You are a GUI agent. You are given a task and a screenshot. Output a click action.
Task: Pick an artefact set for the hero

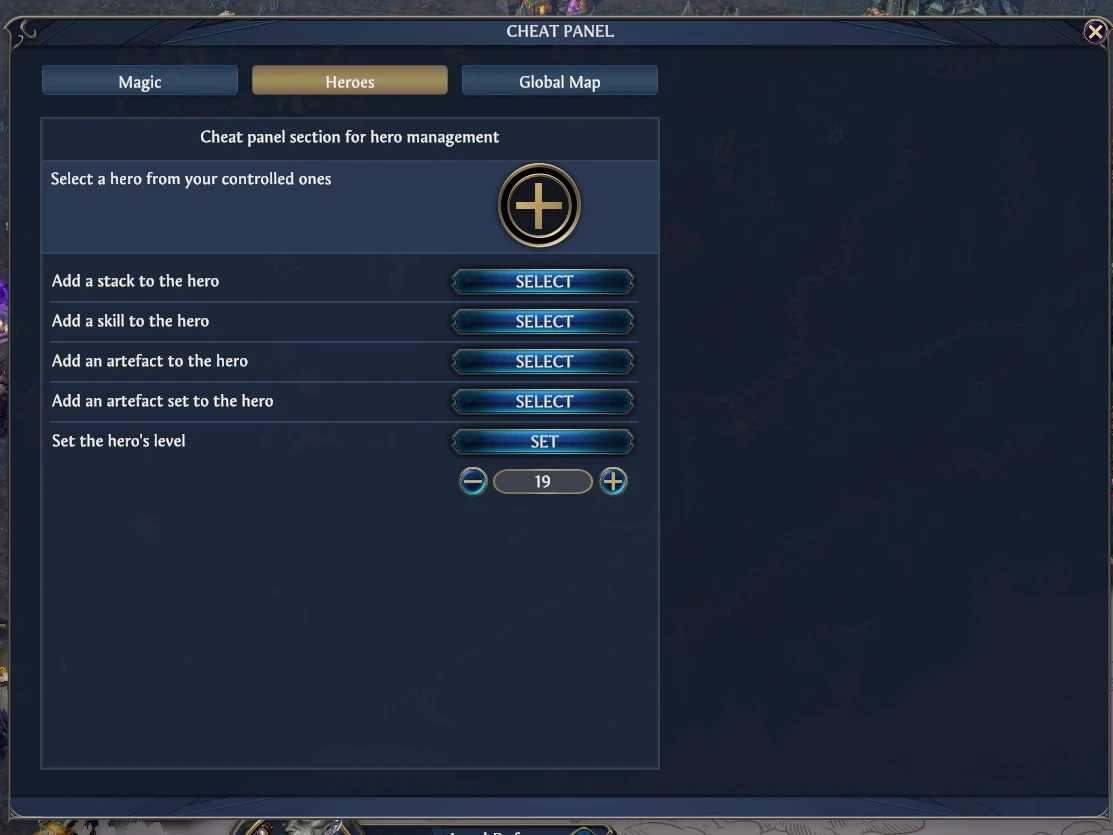(543, 402)
